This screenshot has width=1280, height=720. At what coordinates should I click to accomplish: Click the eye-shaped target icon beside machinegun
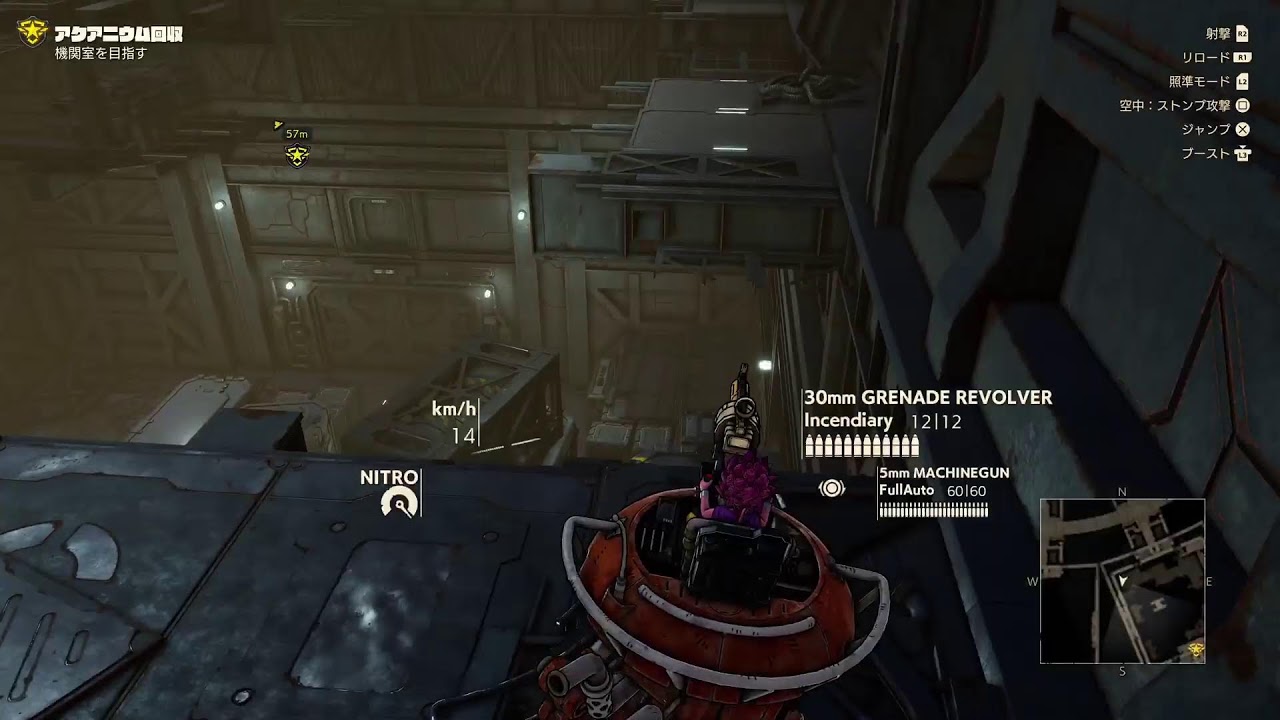click(x=832, y=488)
